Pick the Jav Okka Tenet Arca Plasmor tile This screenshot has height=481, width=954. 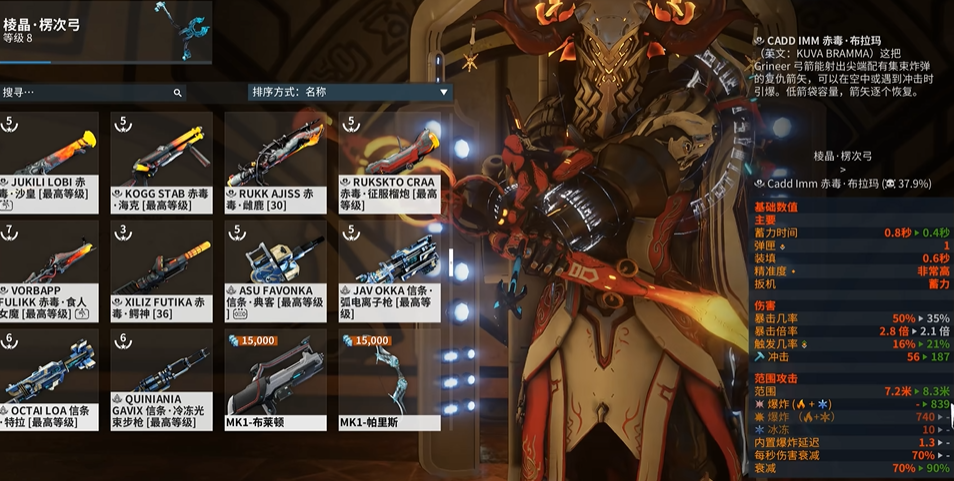pos(388,270)
